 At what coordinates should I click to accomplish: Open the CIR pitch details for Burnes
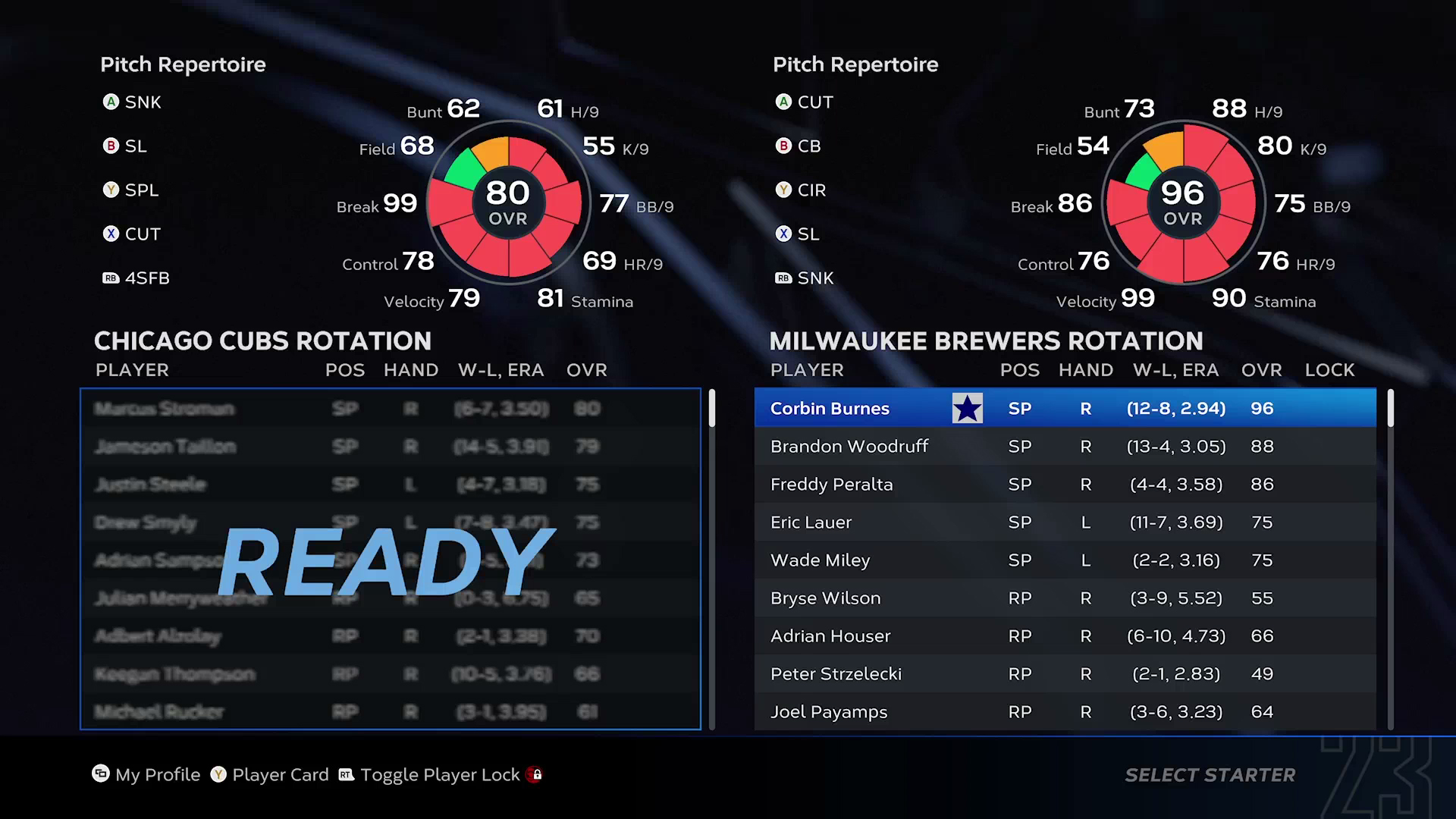[x=783, y=190]
